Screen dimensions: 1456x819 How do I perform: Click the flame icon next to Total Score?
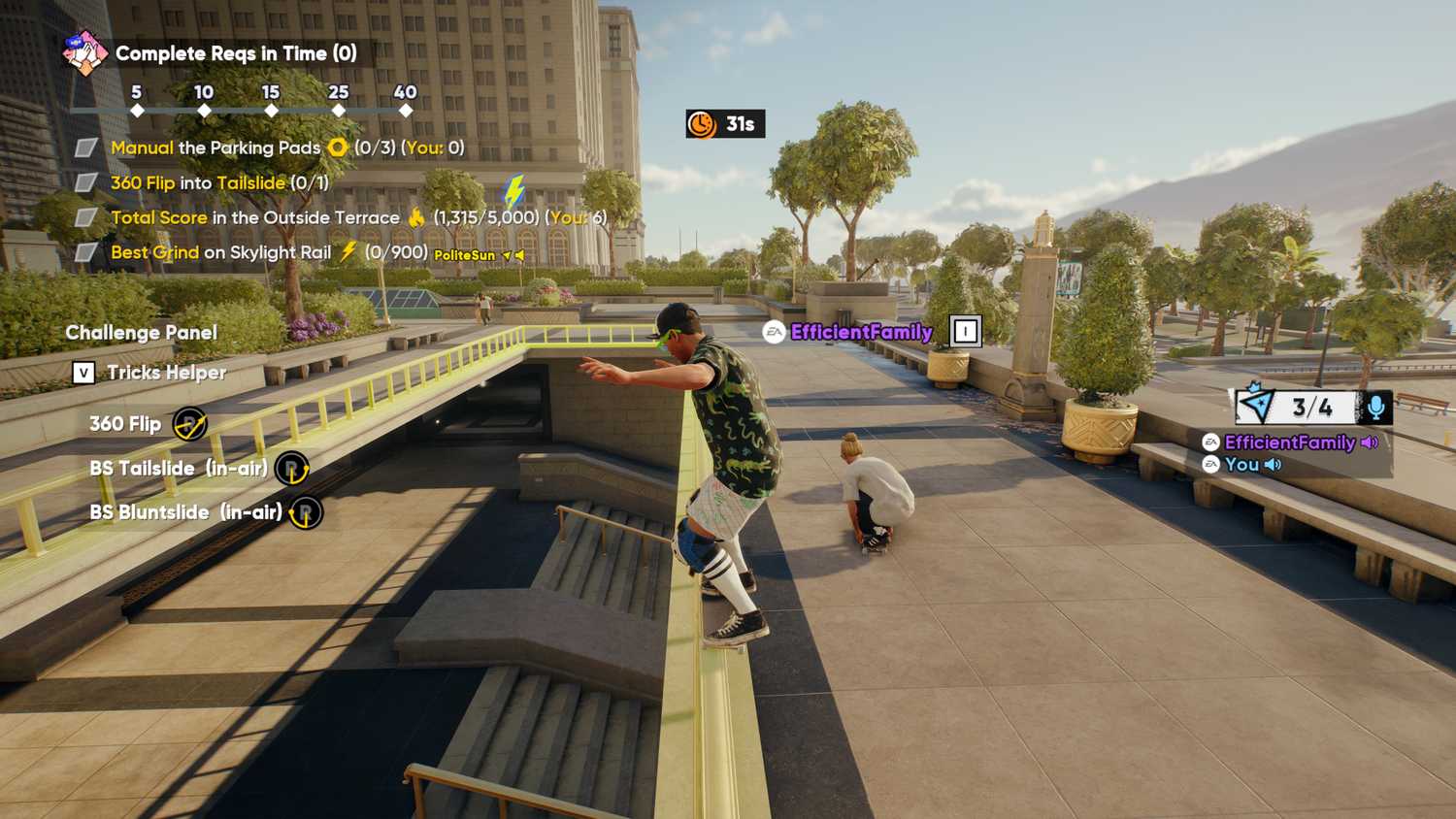tap(415, 216)
